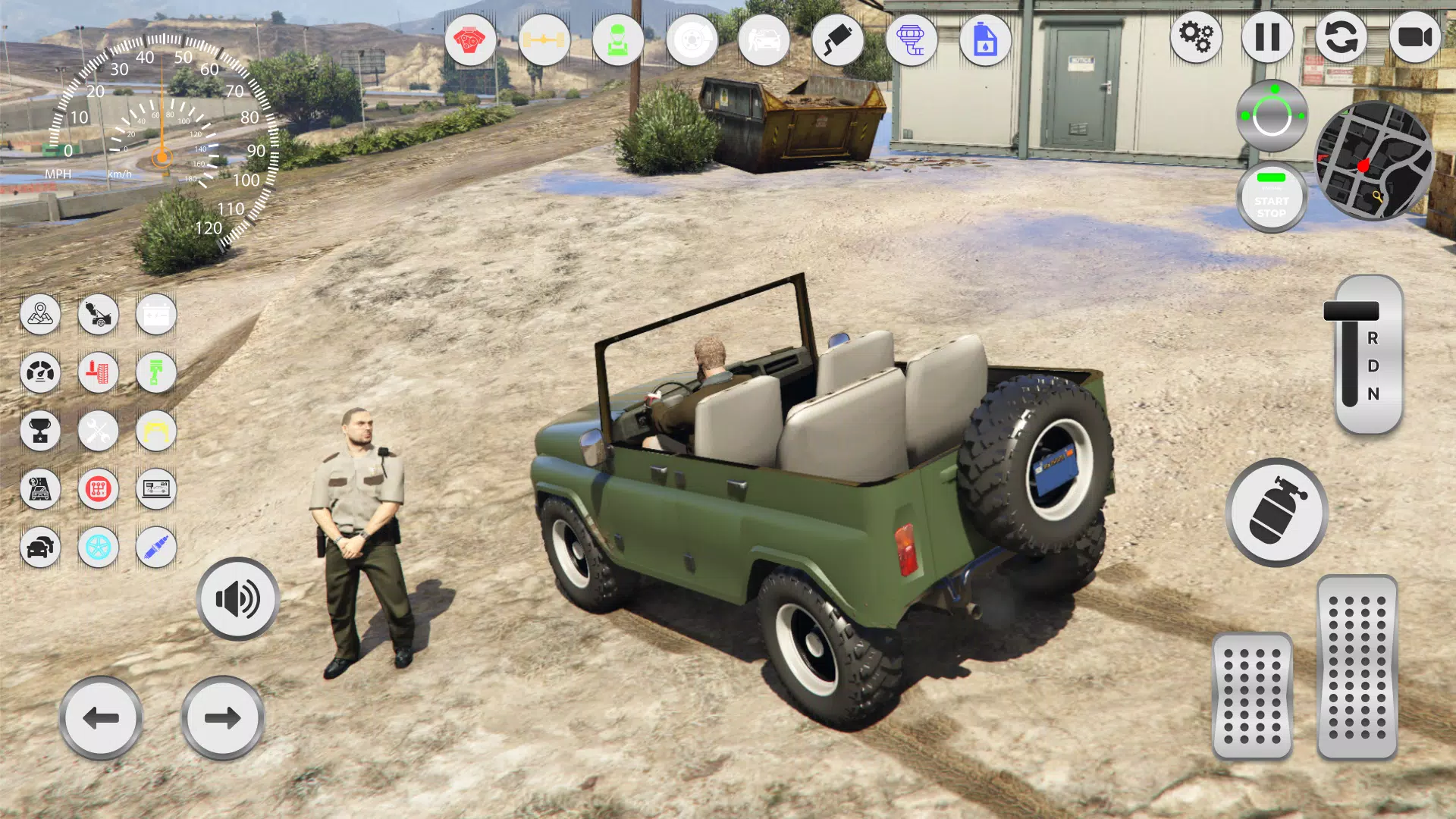
Task: Restart using the circular reset button
Action: point(1342,37)
